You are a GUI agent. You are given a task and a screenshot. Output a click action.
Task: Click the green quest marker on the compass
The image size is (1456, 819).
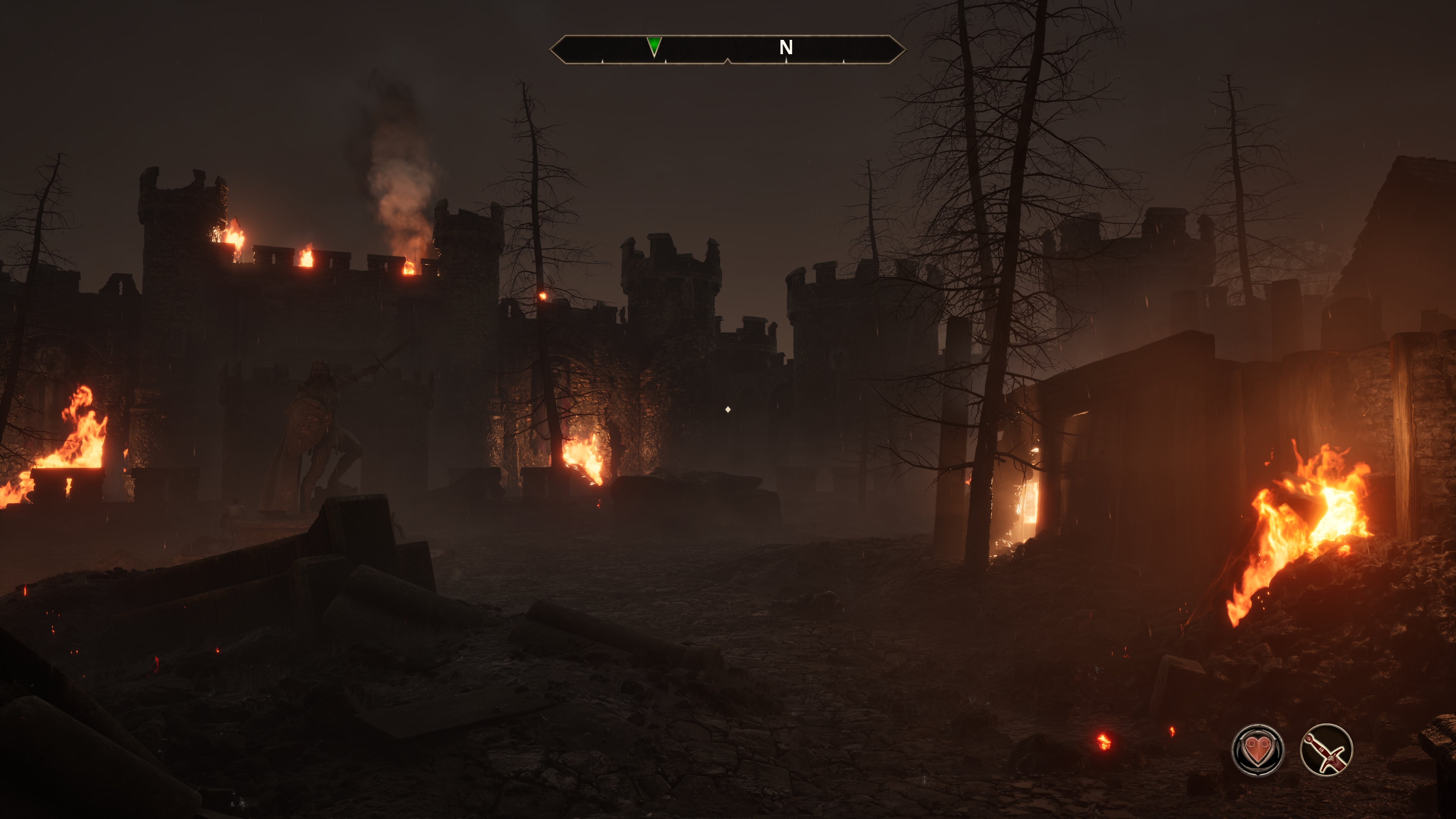pos(654,46)
